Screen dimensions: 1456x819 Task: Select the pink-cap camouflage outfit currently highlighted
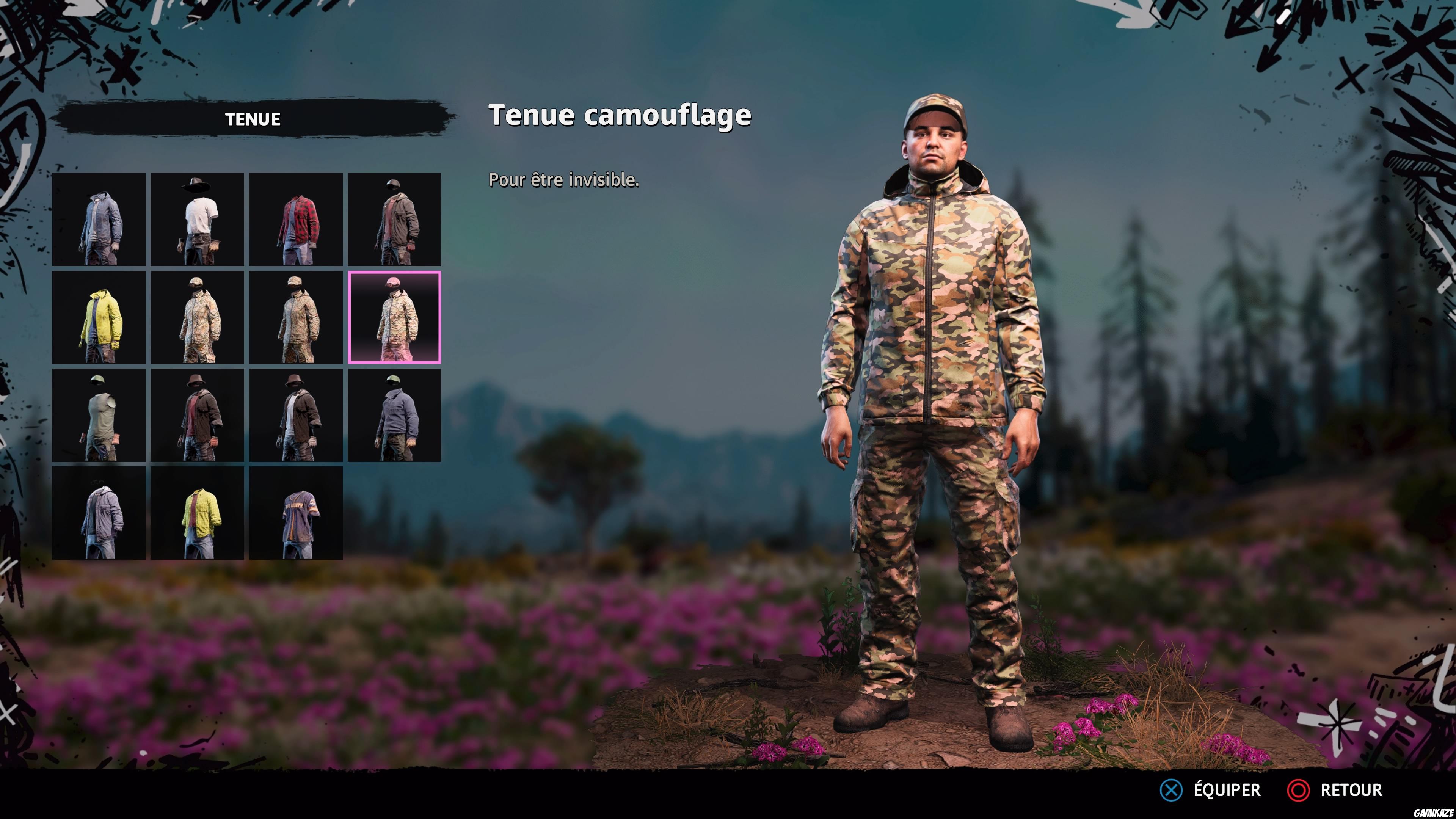pos(395,318)
